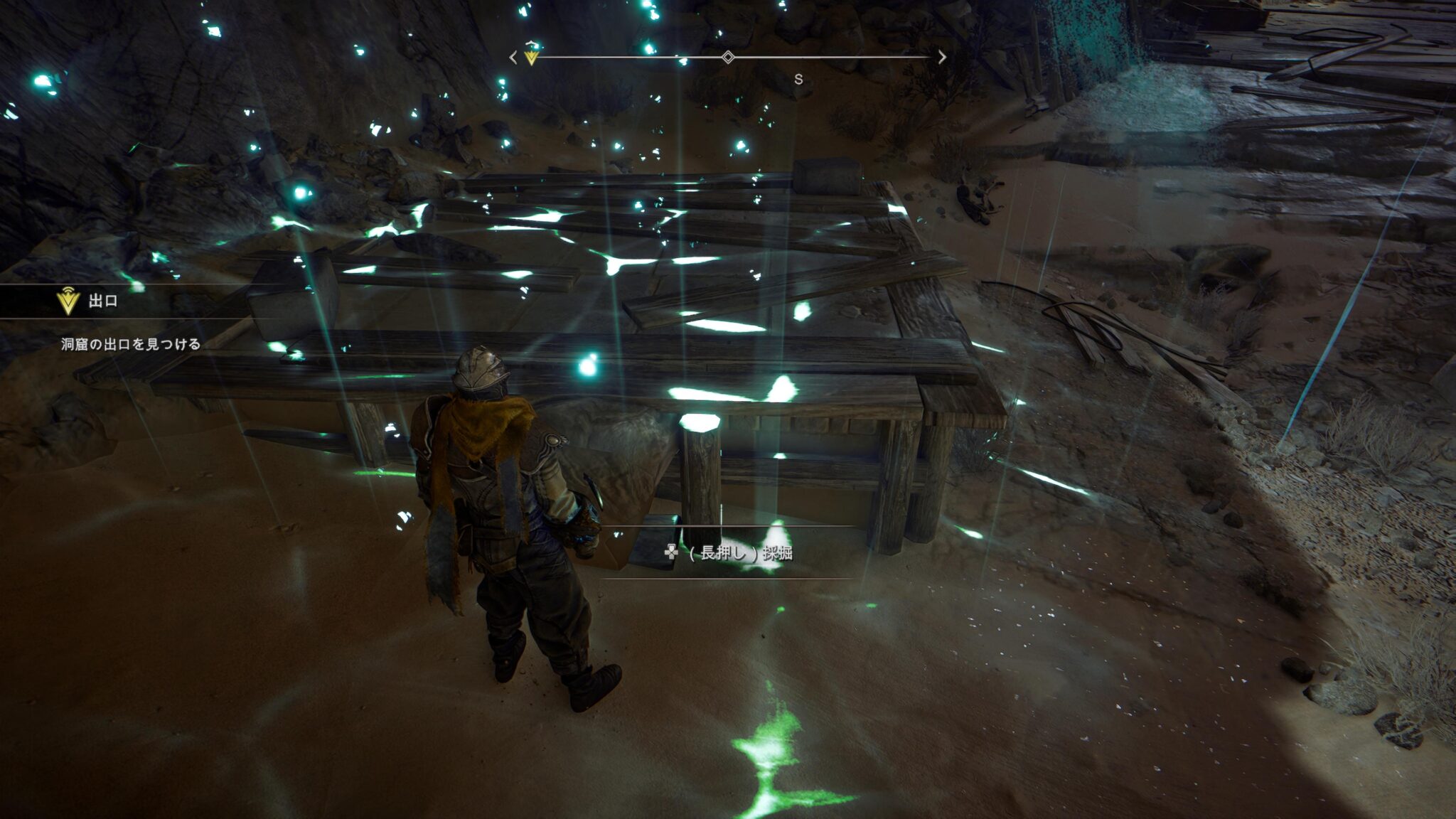Select the 出口 quest objective tracker

tap(102, 301)
